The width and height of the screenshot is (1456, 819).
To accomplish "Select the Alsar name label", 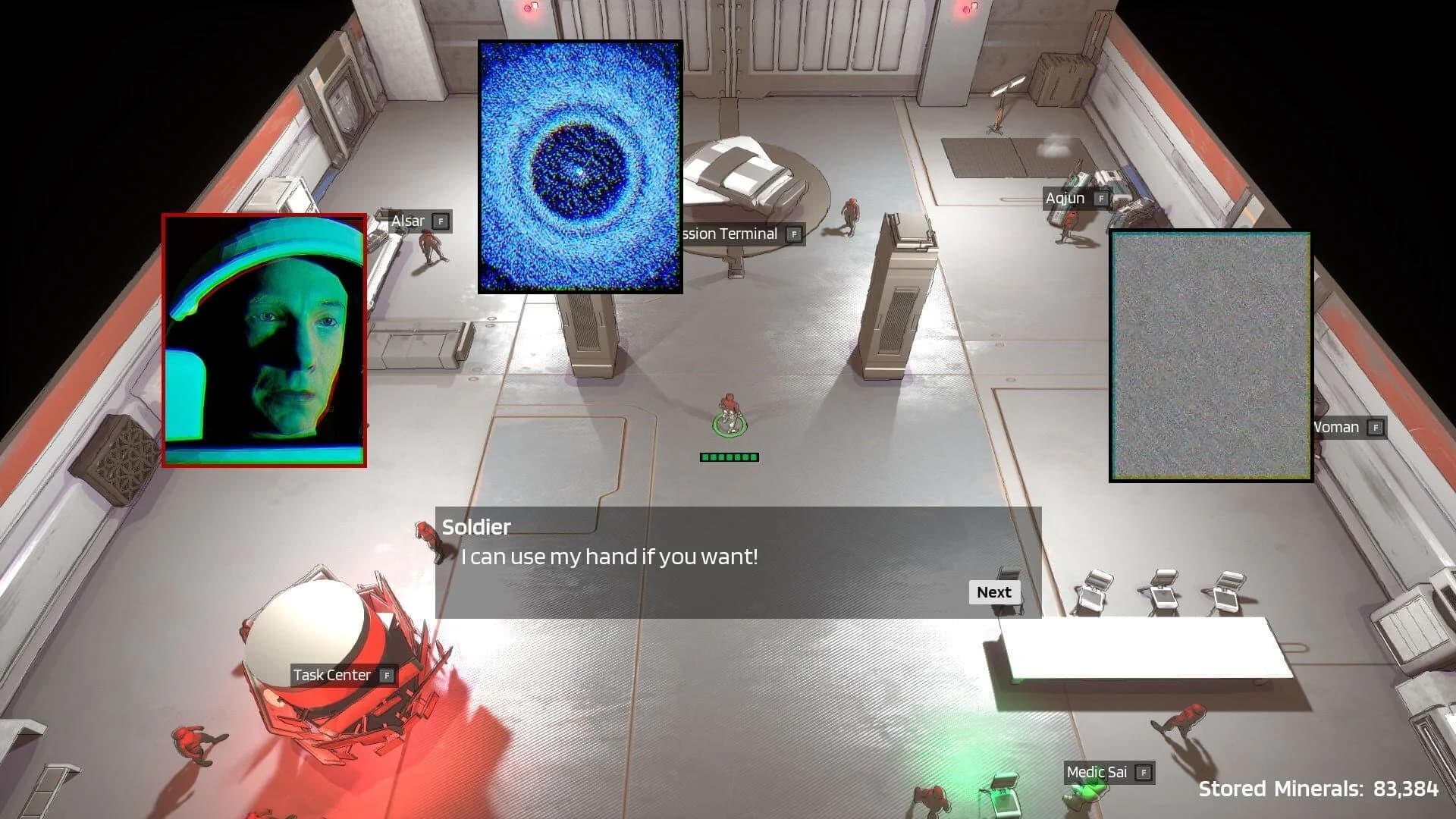I will 409,221.
